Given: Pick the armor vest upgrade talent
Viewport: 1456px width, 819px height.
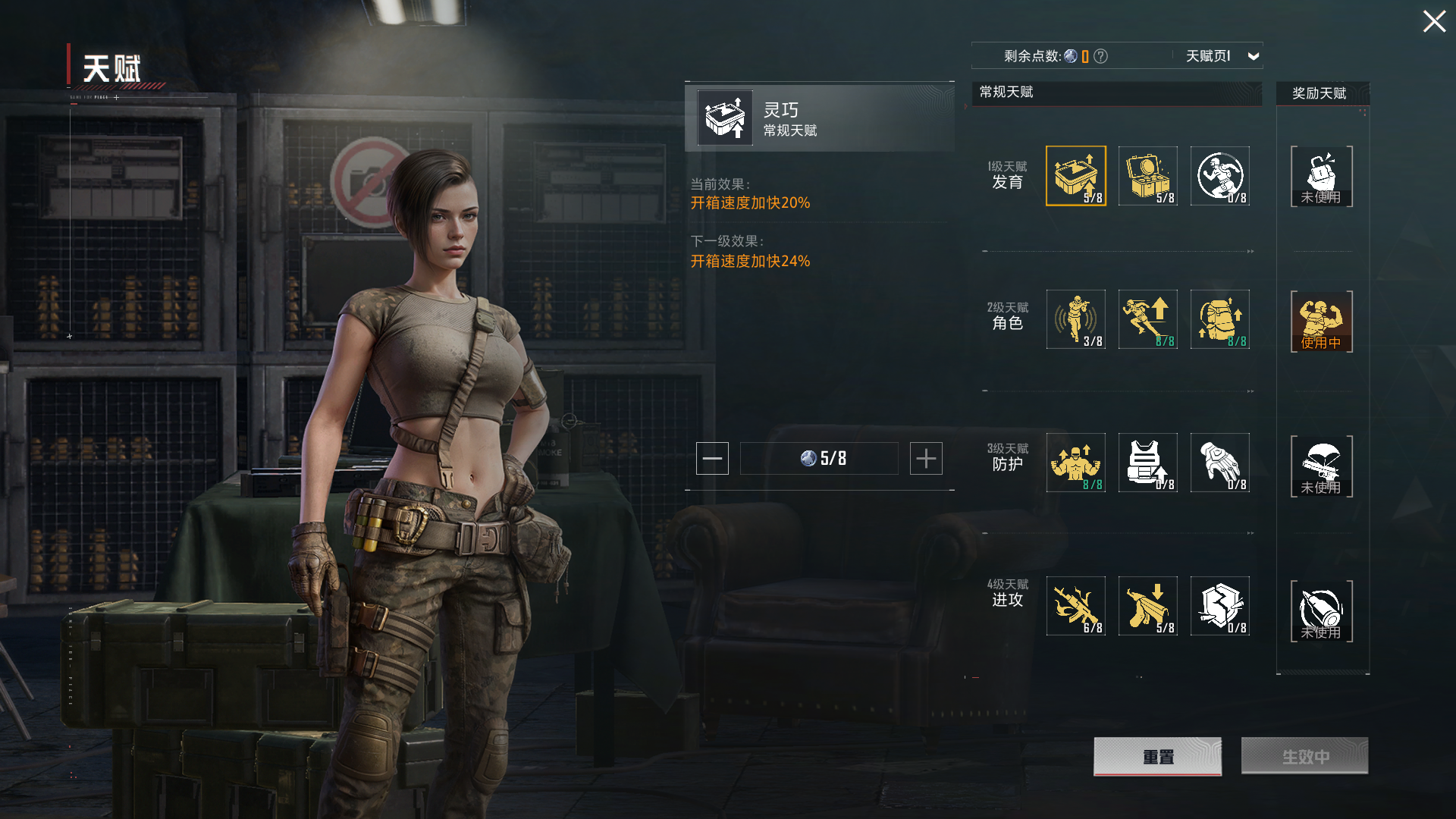Looking at the screenshot, I should [x=1147, y=463].
